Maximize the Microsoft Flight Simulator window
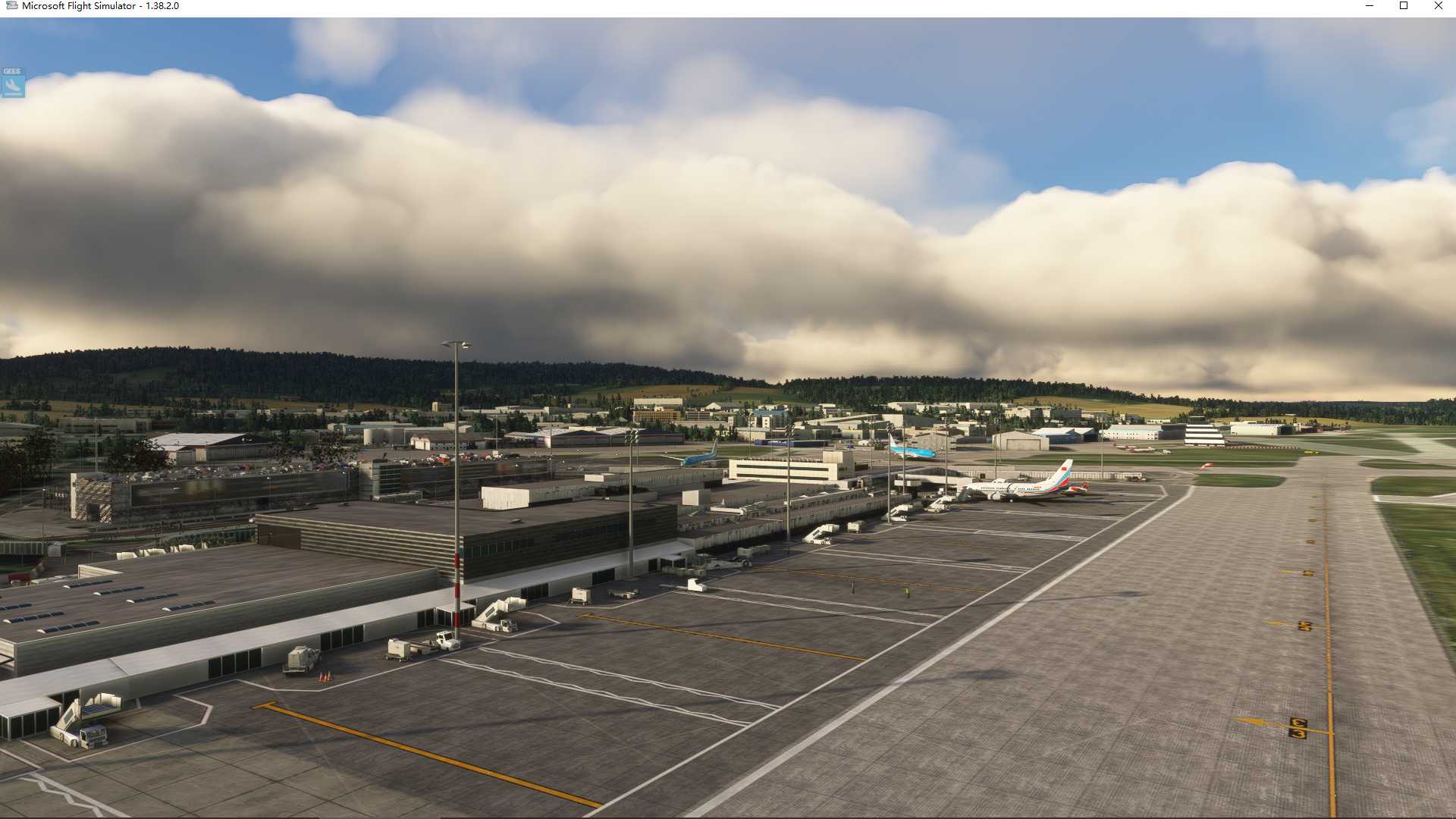Screen dimensions: 1456x819 [x=1404, y=6]
